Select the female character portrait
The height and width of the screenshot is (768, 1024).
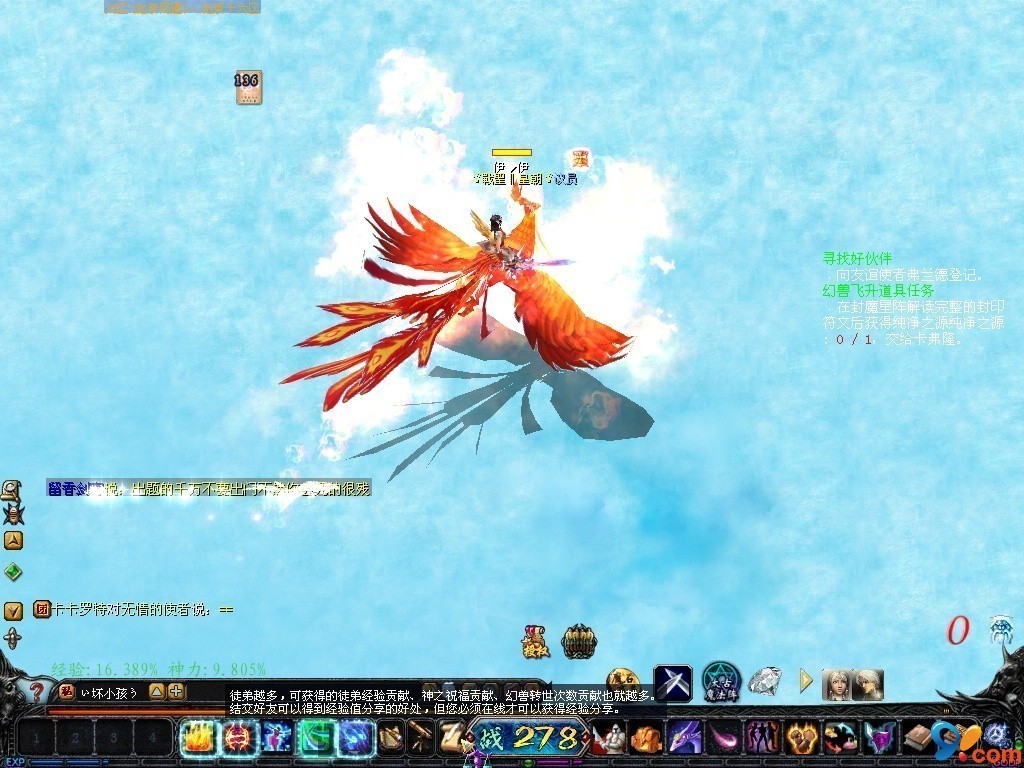click(x=836, y=685)
